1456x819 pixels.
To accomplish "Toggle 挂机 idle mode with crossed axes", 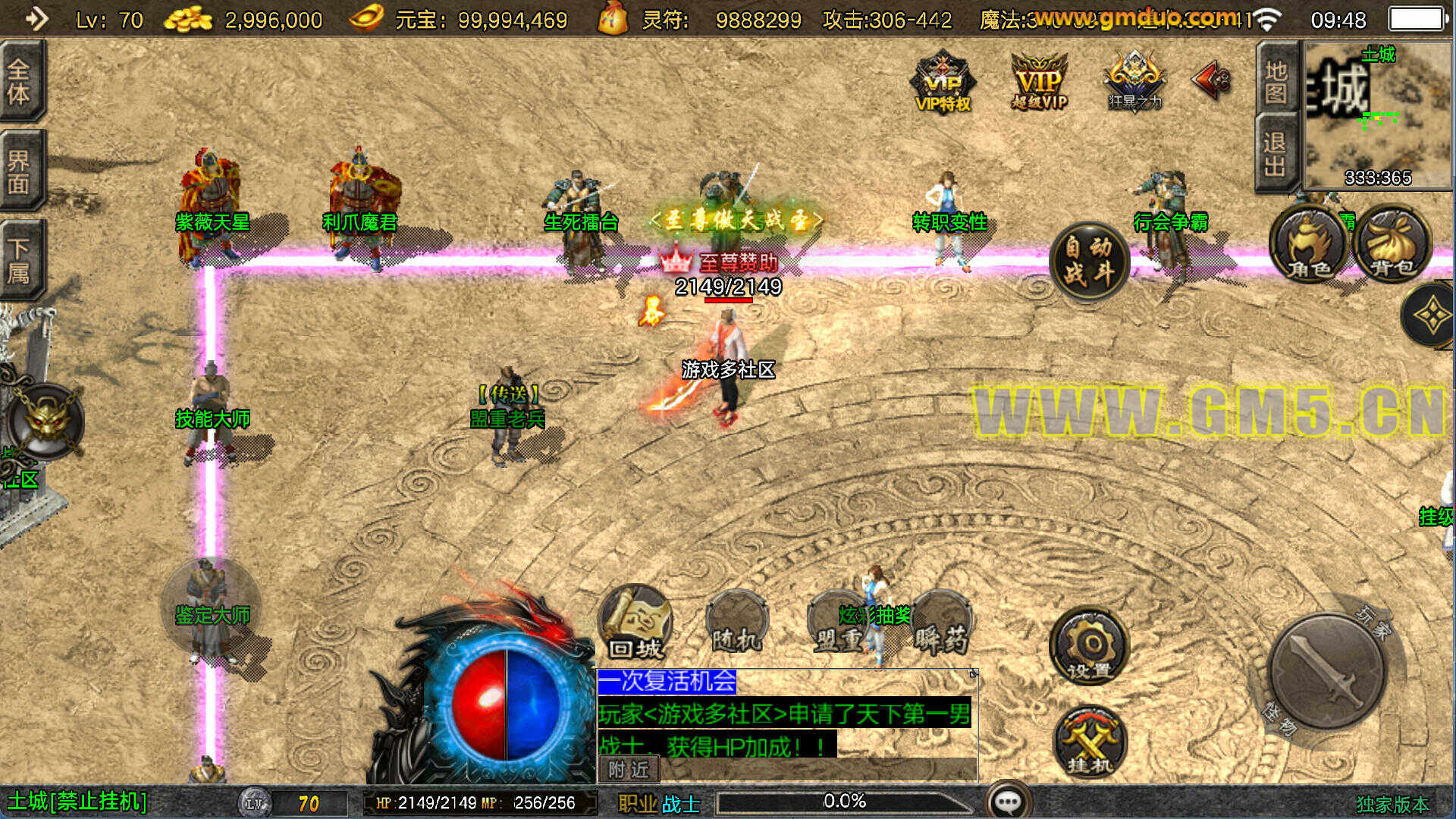I will [1090, 742].
